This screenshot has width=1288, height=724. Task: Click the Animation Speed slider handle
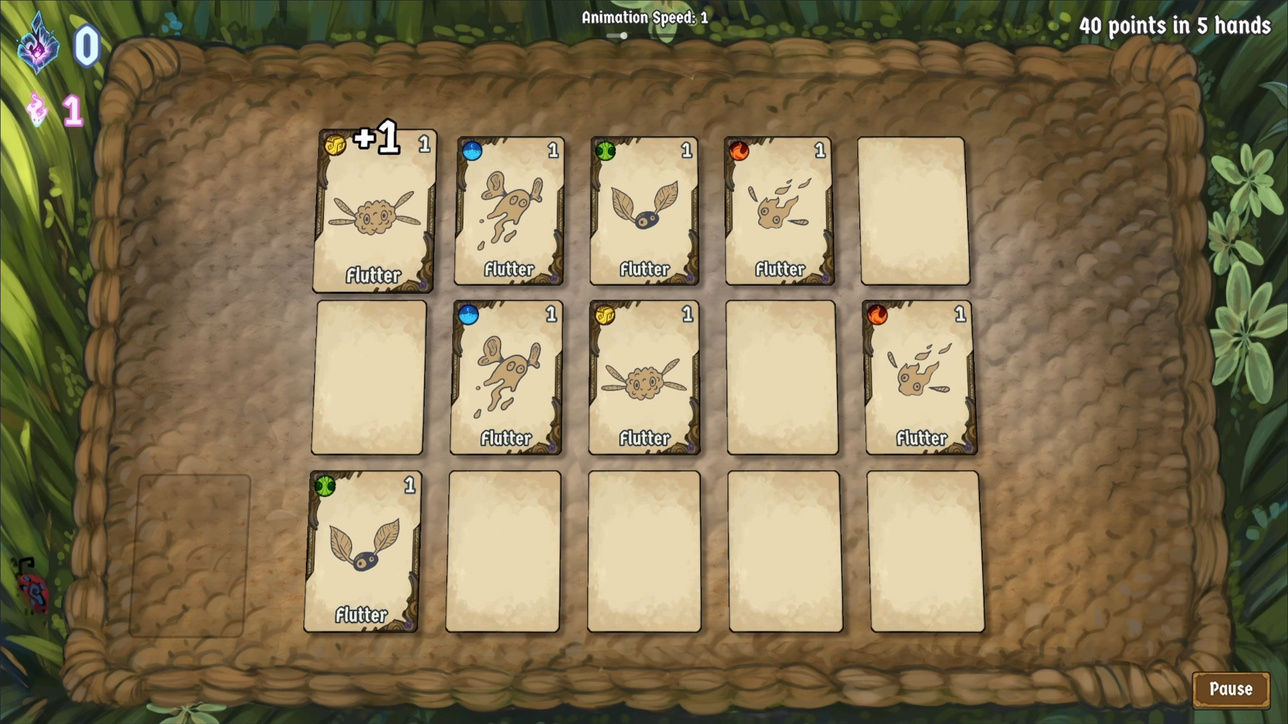pyautogui.click(x=623, y=36)
